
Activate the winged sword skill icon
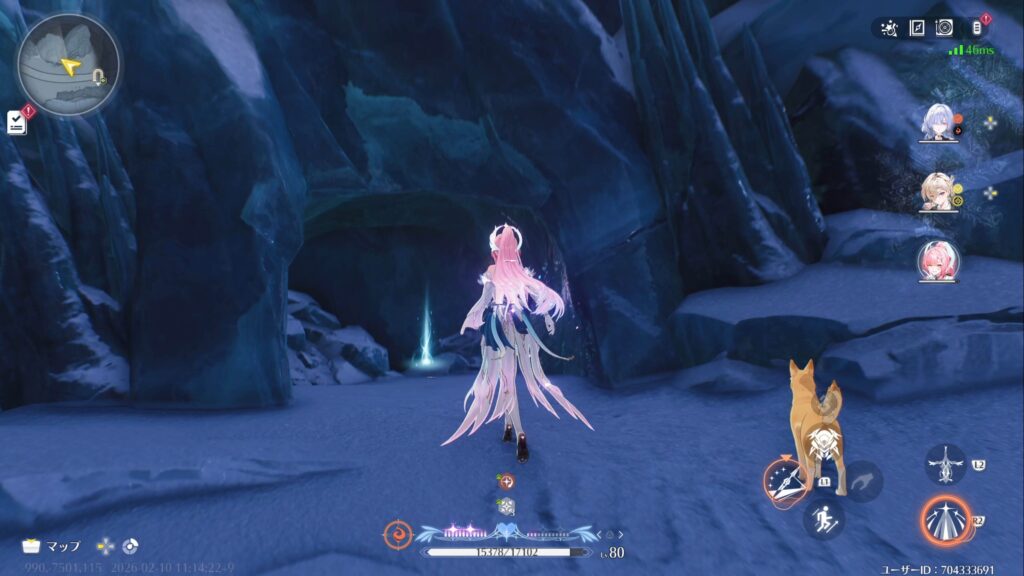tap(945, 465)
